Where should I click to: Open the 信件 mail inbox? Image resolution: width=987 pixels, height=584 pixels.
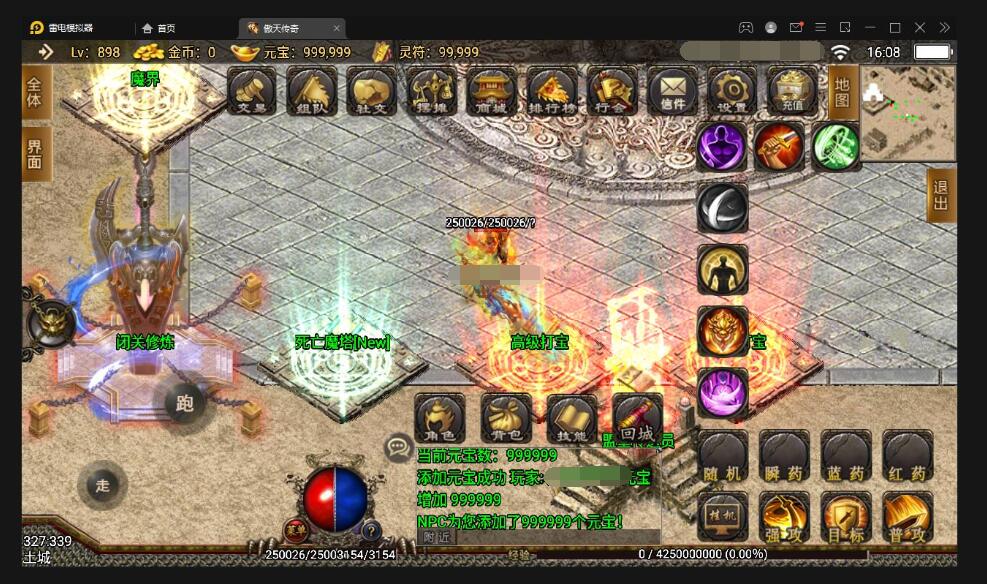pos(672,91)
